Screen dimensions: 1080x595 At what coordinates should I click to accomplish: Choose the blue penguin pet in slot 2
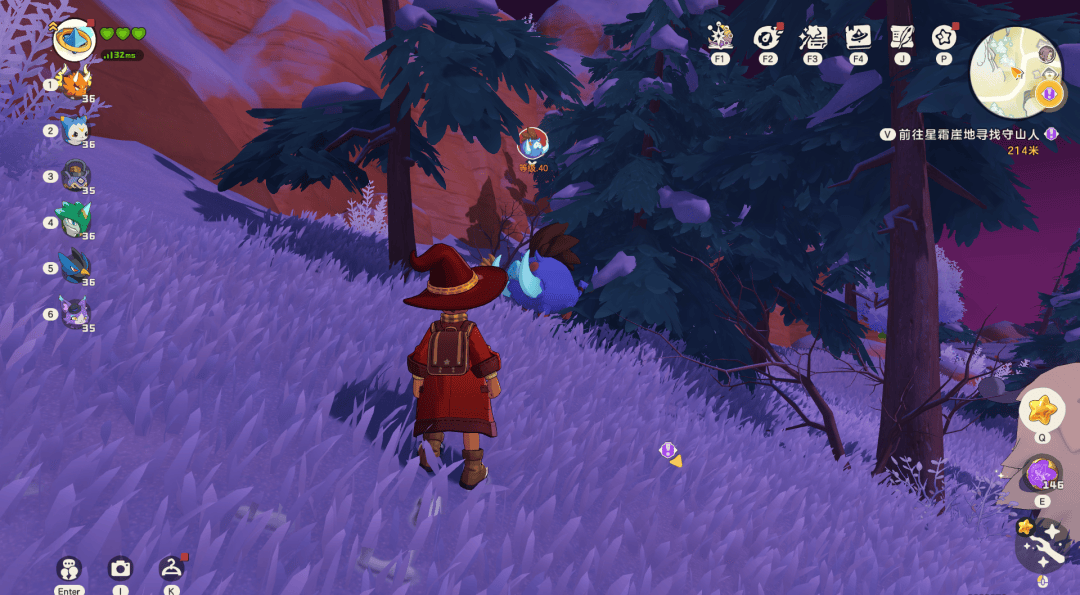pyautogui.click(x=76, y=130)
